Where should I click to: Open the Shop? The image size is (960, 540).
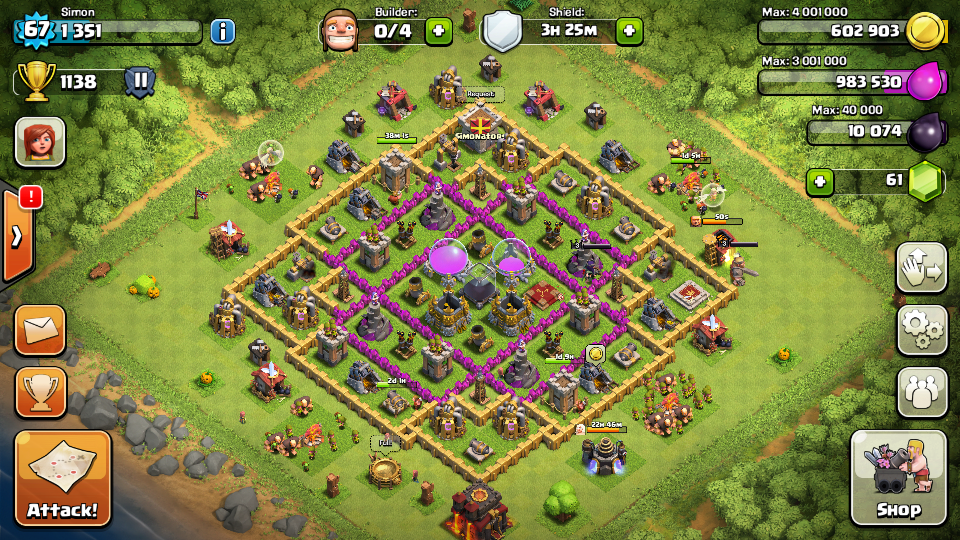coord(898,478)
